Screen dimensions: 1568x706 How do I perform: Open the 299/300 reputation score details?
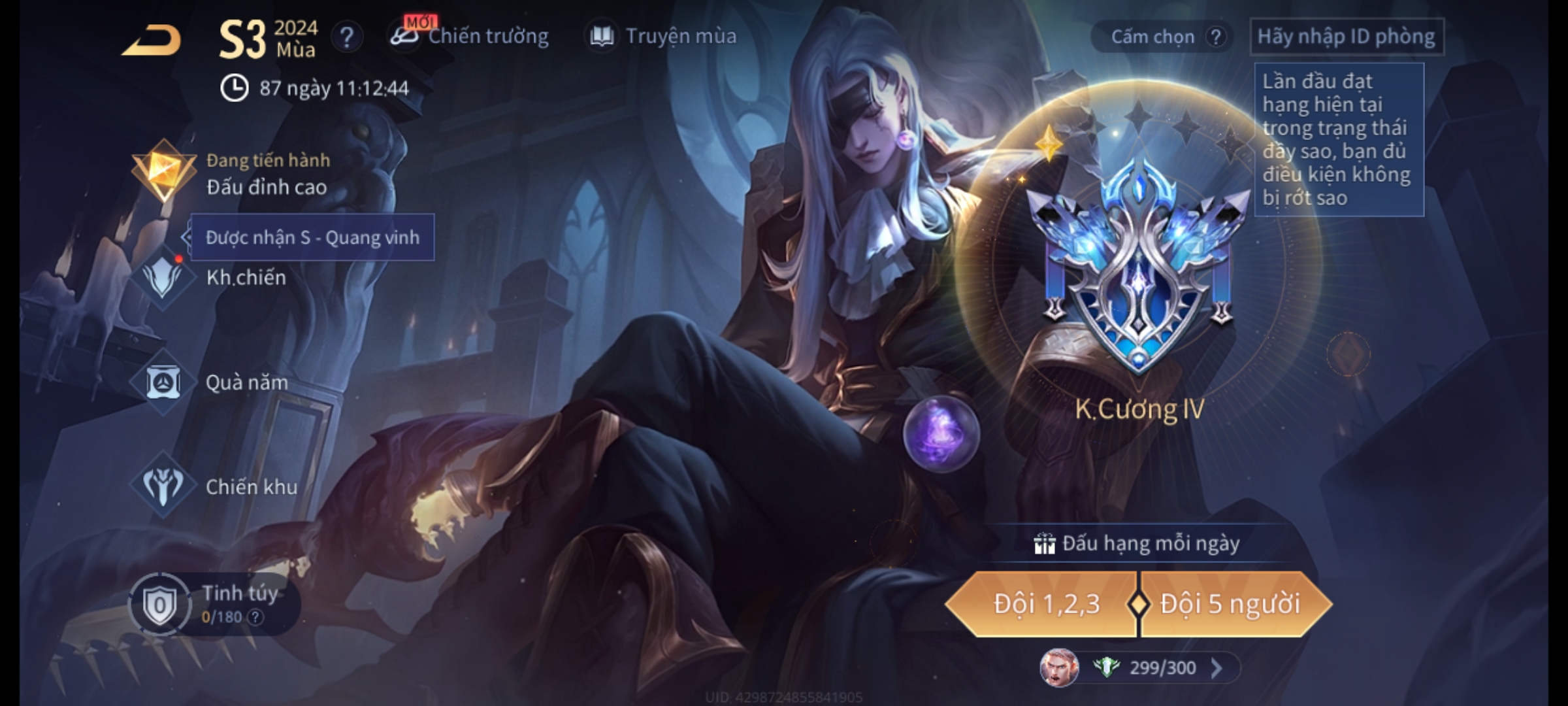click(1163, 667)
